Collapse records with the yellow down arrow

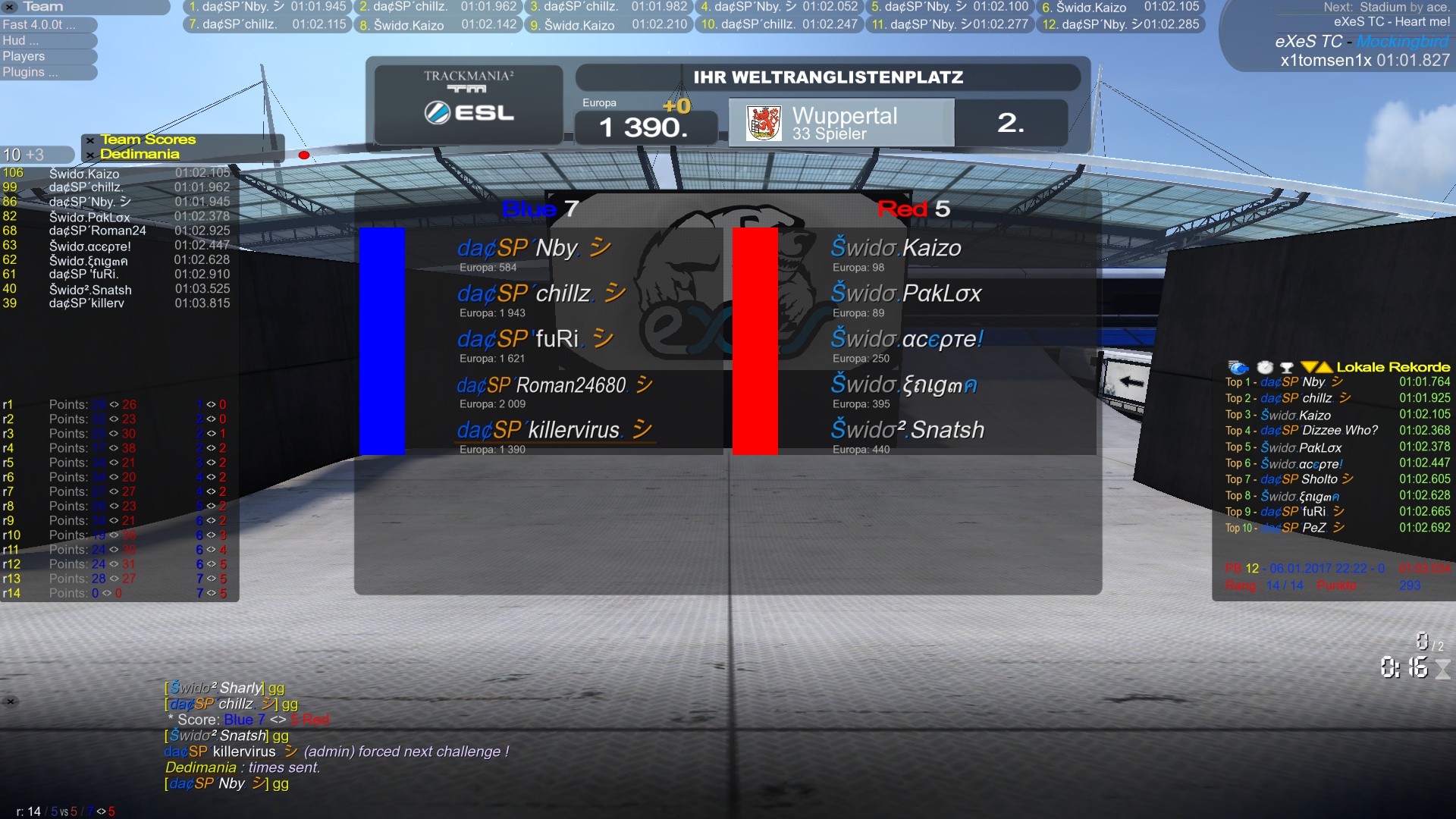[x=1309, y=367]
